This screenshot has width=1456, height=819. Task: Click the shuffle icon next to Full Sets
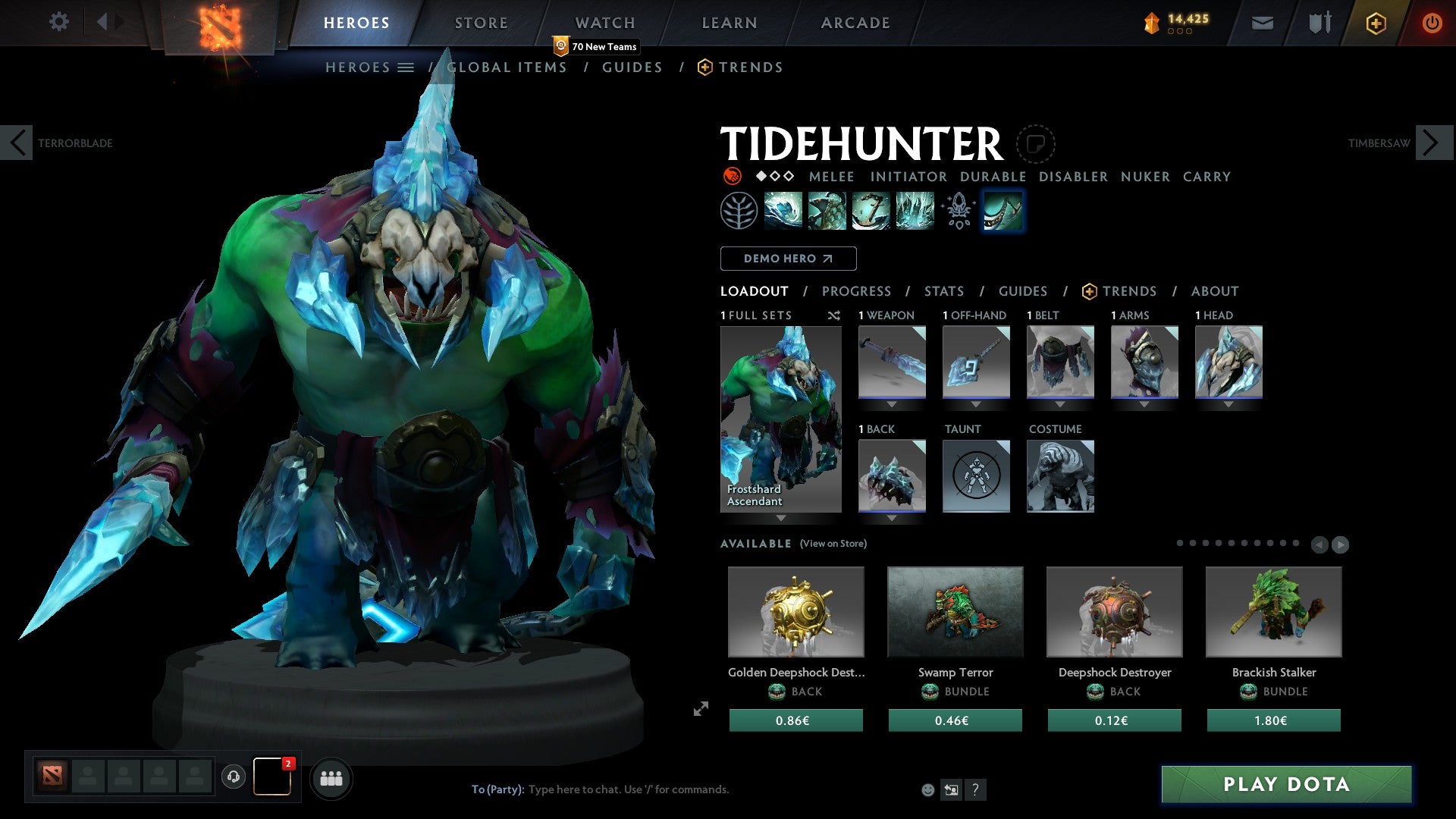[x=834, y=315]
